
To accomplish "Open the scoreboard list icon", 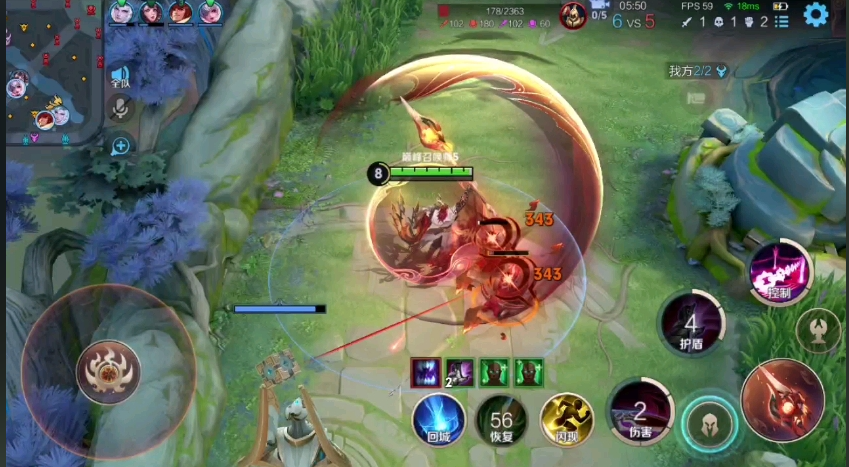I will [x=782, y=21].
